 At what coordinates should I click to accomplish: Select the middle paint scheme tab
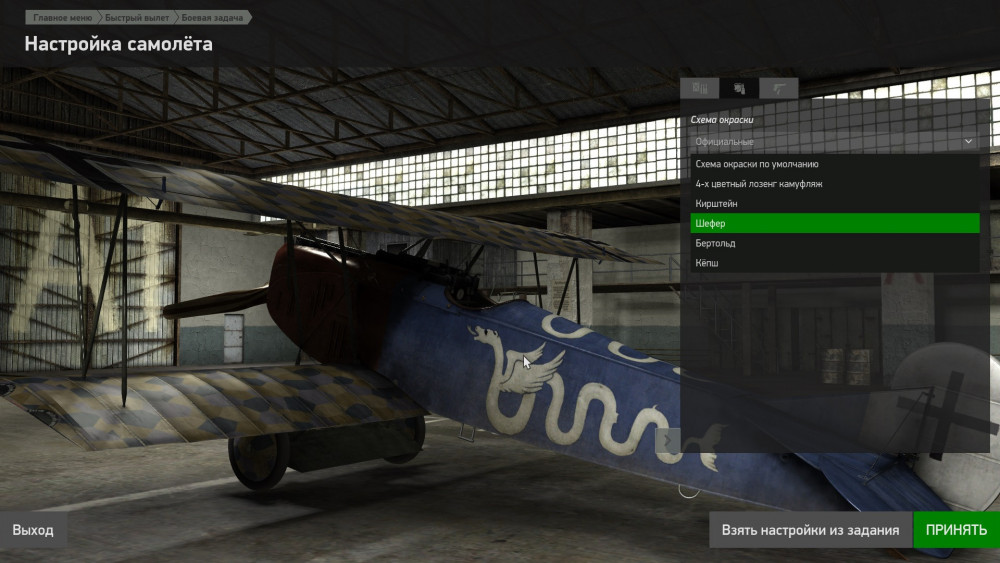point(739,88)
